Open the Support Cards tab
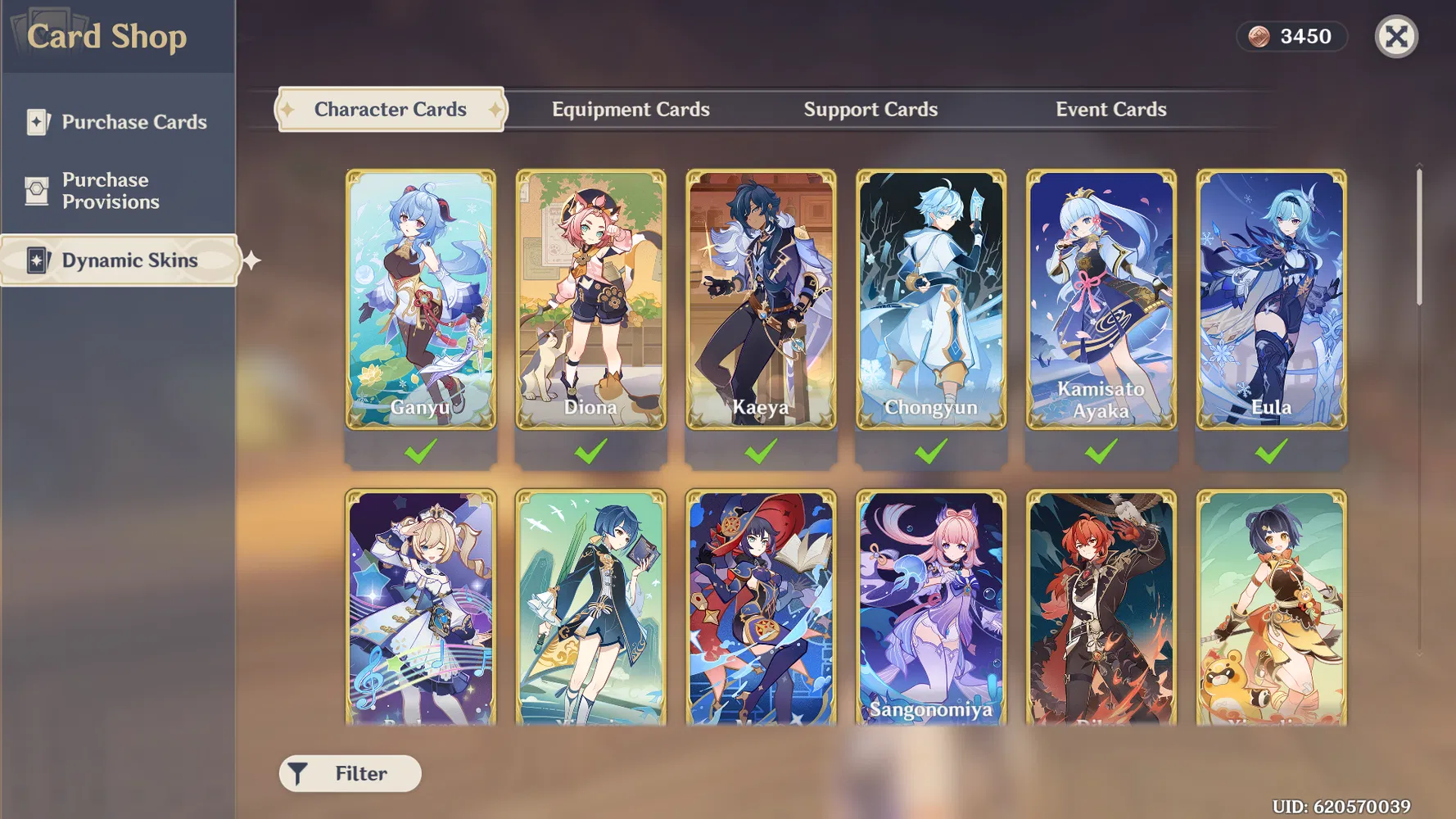The width and height of the screenshot is (1456, 819). (x=870, y=109)
